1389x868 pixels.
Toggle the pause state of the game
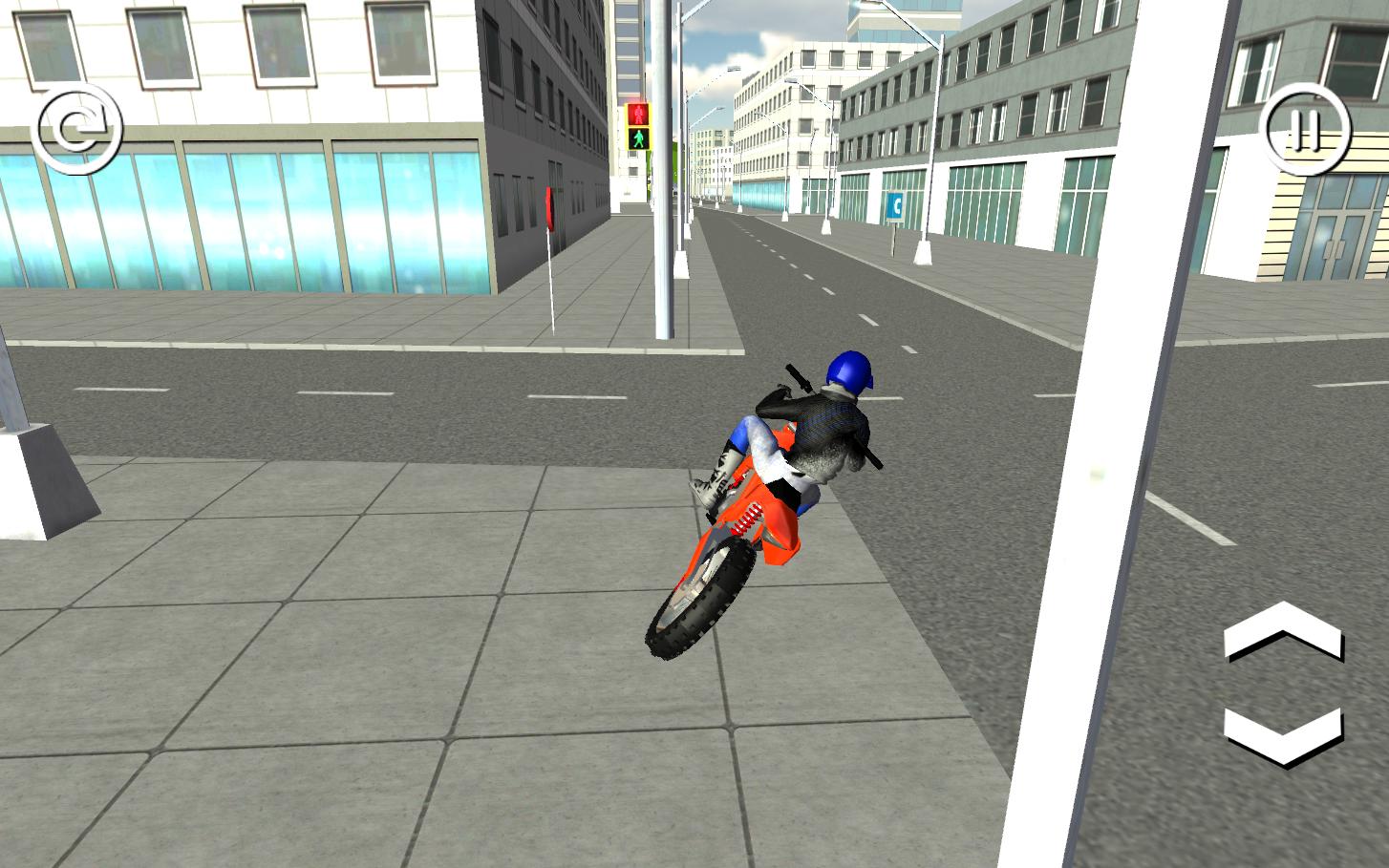(1306, 127)
